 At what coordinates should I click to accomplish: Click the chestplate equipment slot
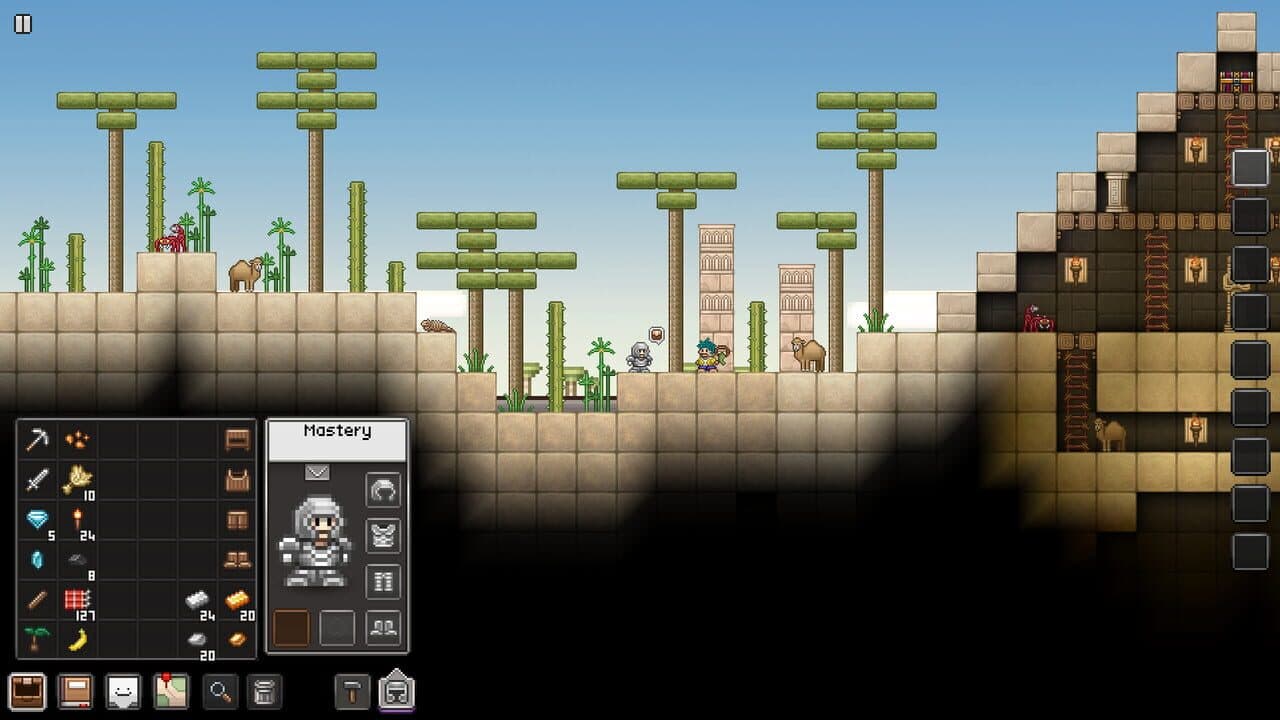point(383,534)
